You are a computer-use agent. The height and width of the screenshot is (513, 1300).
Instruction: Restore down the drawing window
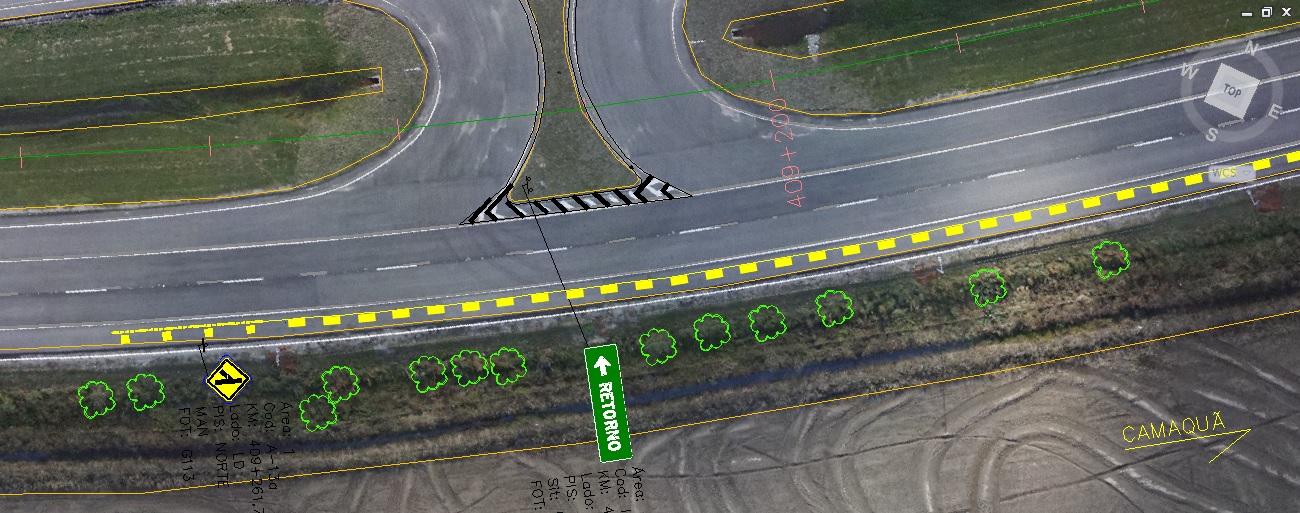point(1266,13)
